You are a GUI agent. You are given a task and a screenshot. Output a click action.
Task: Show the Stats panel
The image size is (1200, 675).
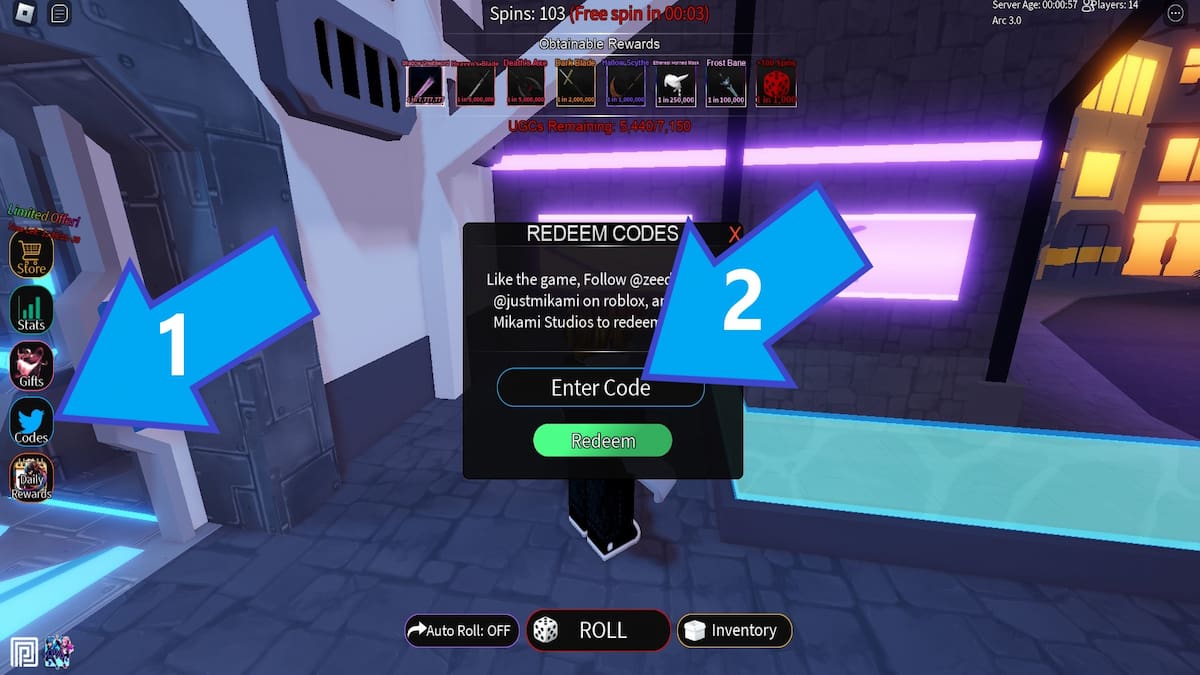pos(31,310)
